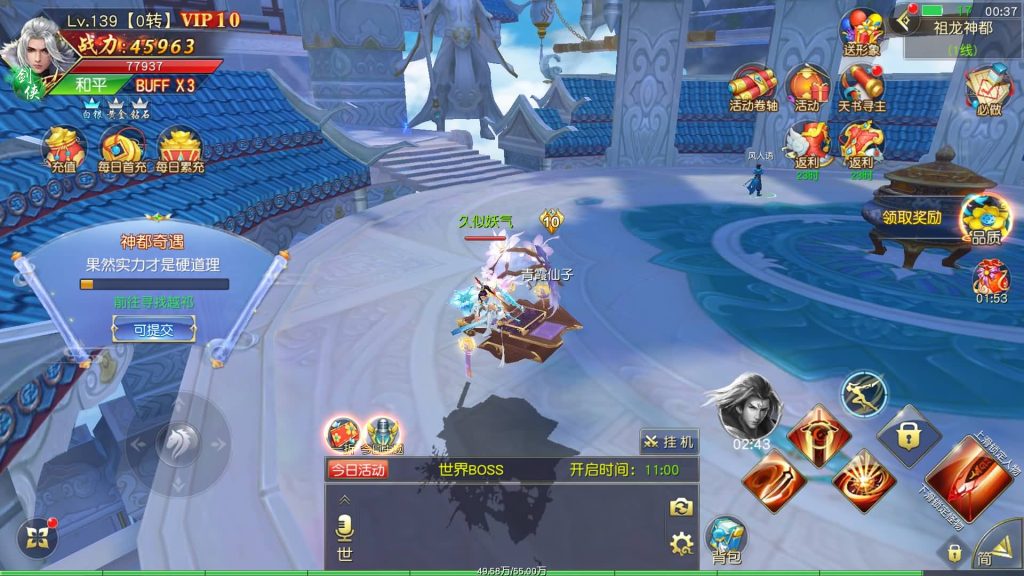Open the 活动 events lantern icon
1024x576 pixels.
click(807, 87)
